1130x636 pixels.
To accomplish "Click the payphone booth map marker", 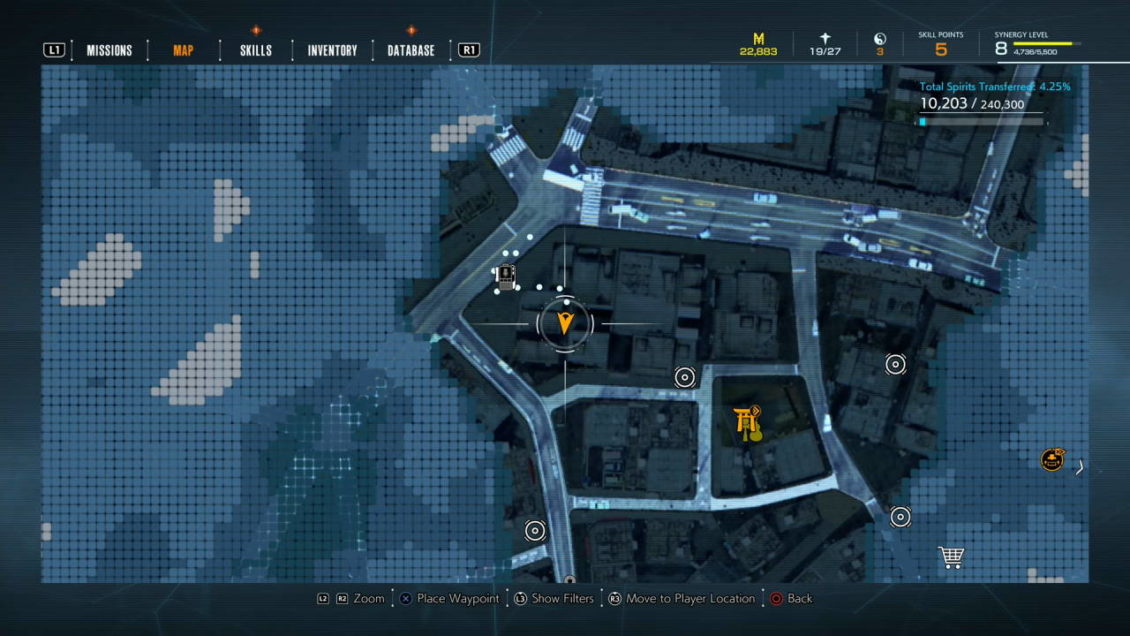I will pyautogui.click(x=506, y=275).
